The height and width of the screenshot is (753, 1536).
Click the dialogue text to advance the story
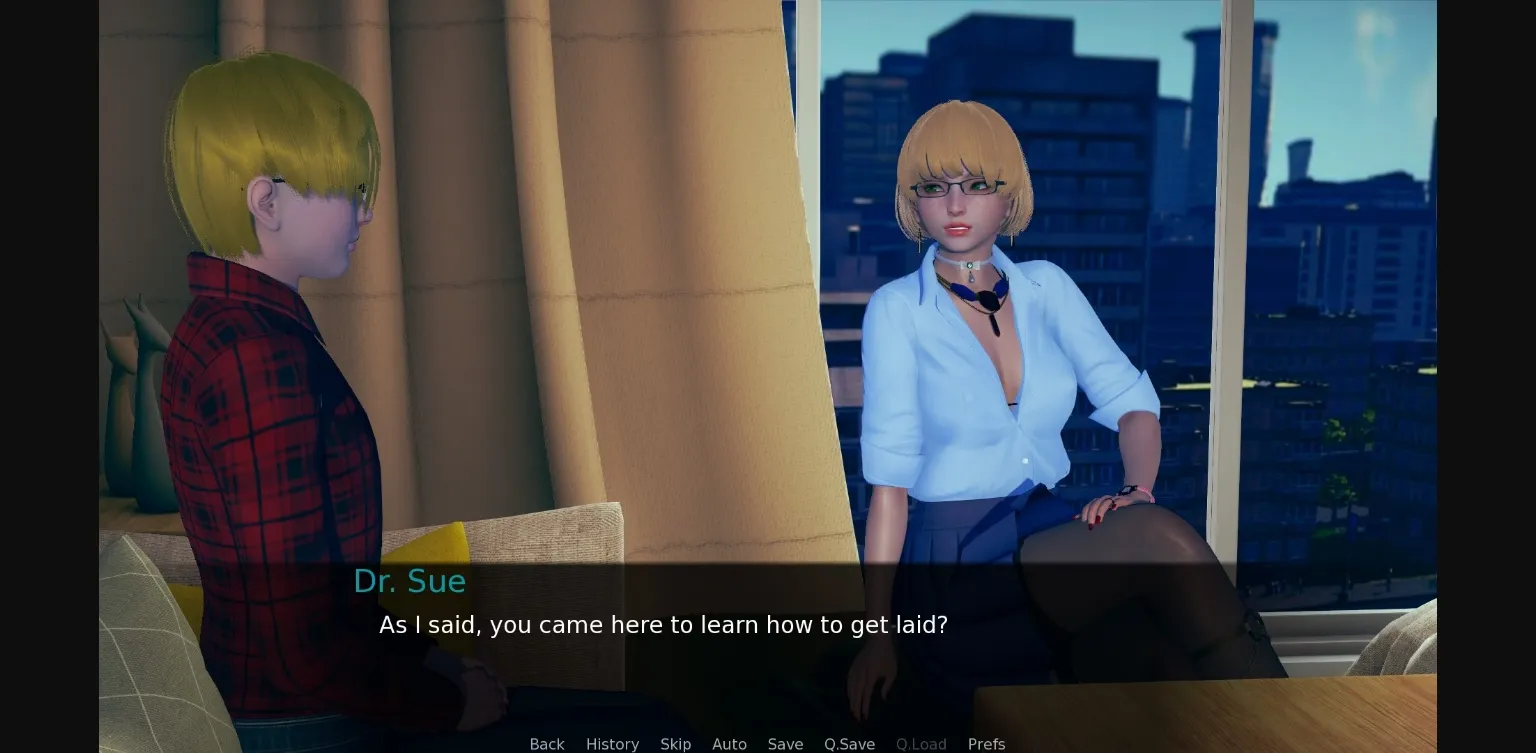663,624
